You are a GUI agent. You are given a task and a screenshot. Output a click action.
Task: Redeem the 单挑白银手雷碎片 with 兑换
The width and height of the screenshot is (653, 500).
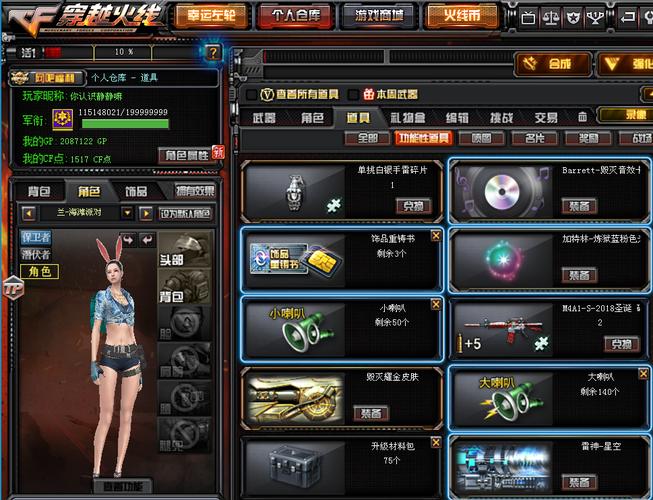(x=412, y=205)
